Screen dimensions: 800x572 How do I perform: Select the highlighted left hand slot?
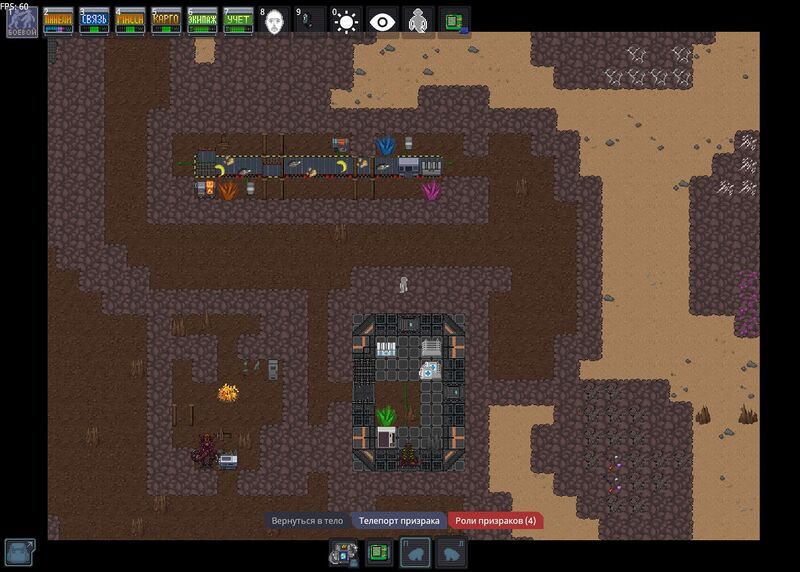point(415,552)
